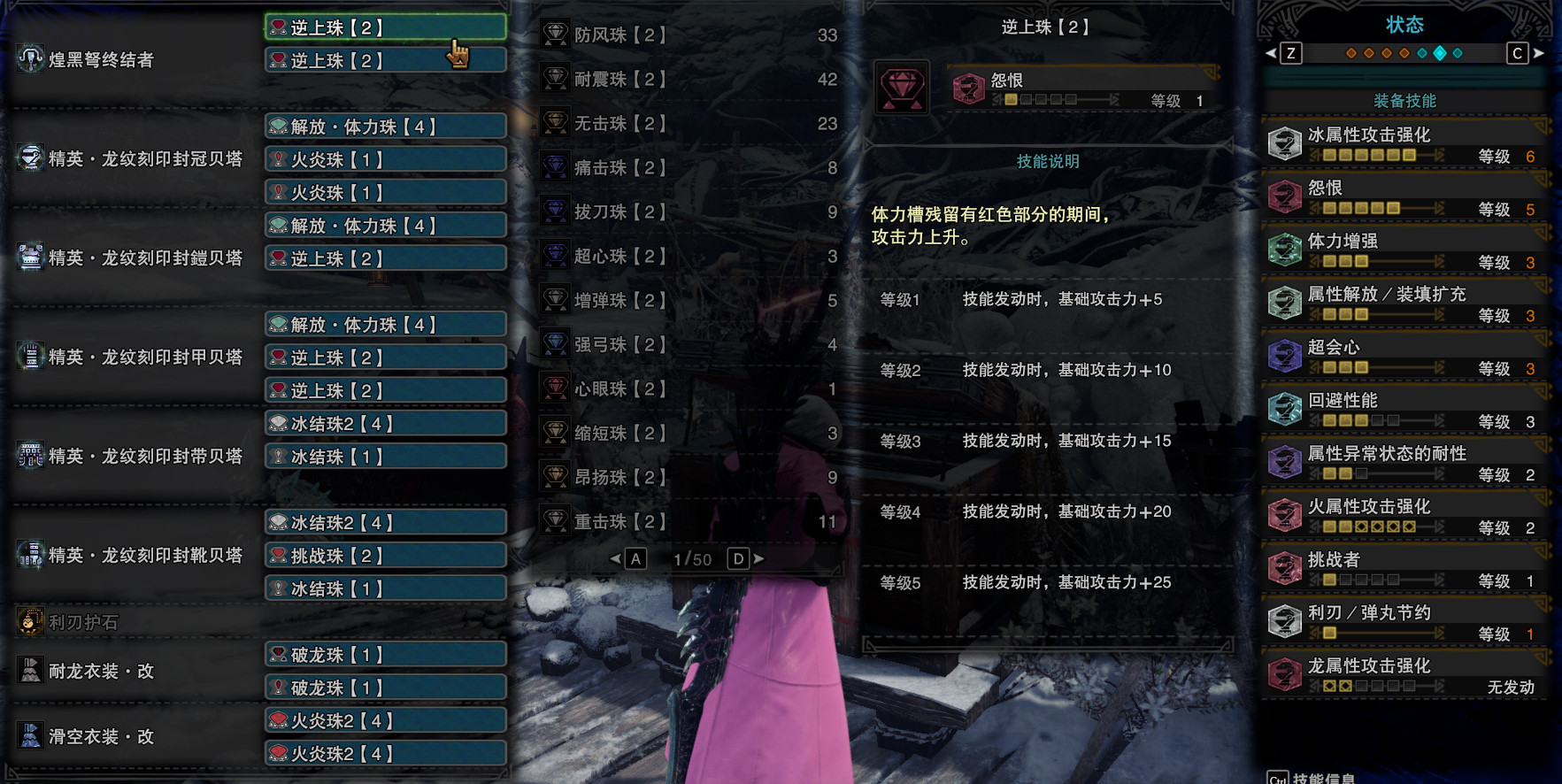Select the 挑战珠【2】 slot on the boots

[x=386, y=556]
